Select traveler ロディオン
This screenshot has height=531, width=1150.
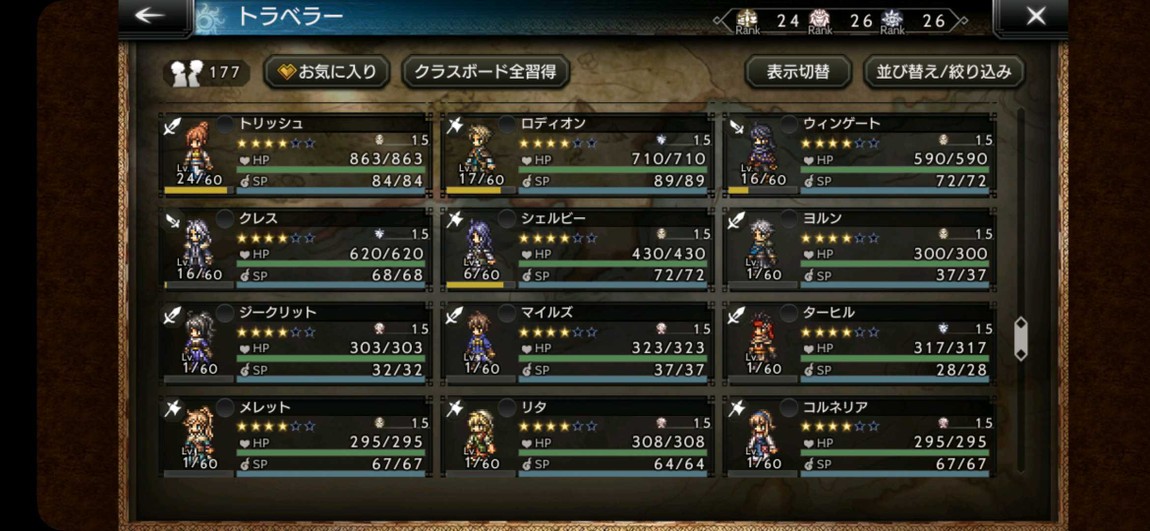tap(578, 156)
